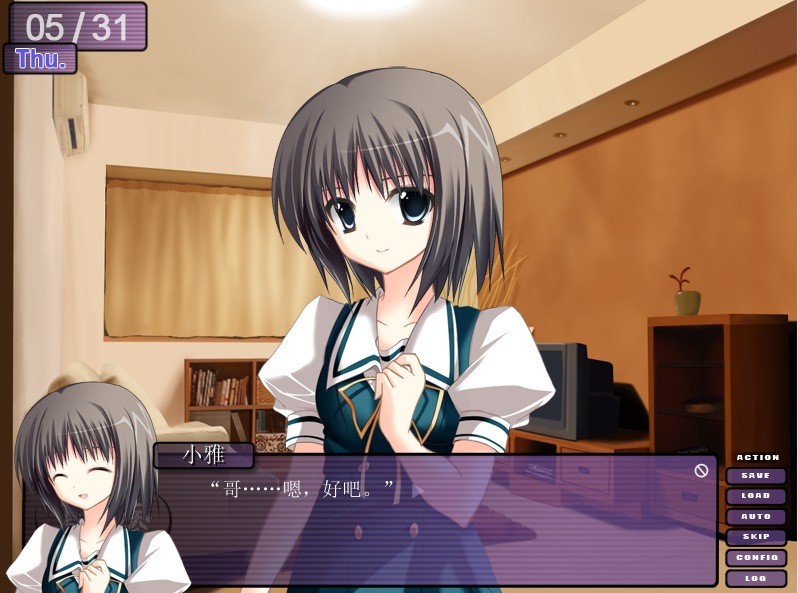Image resolution: width=798 pixels, height=593 pixels.
Task: Open the LOAD menu
Action: 756,496
